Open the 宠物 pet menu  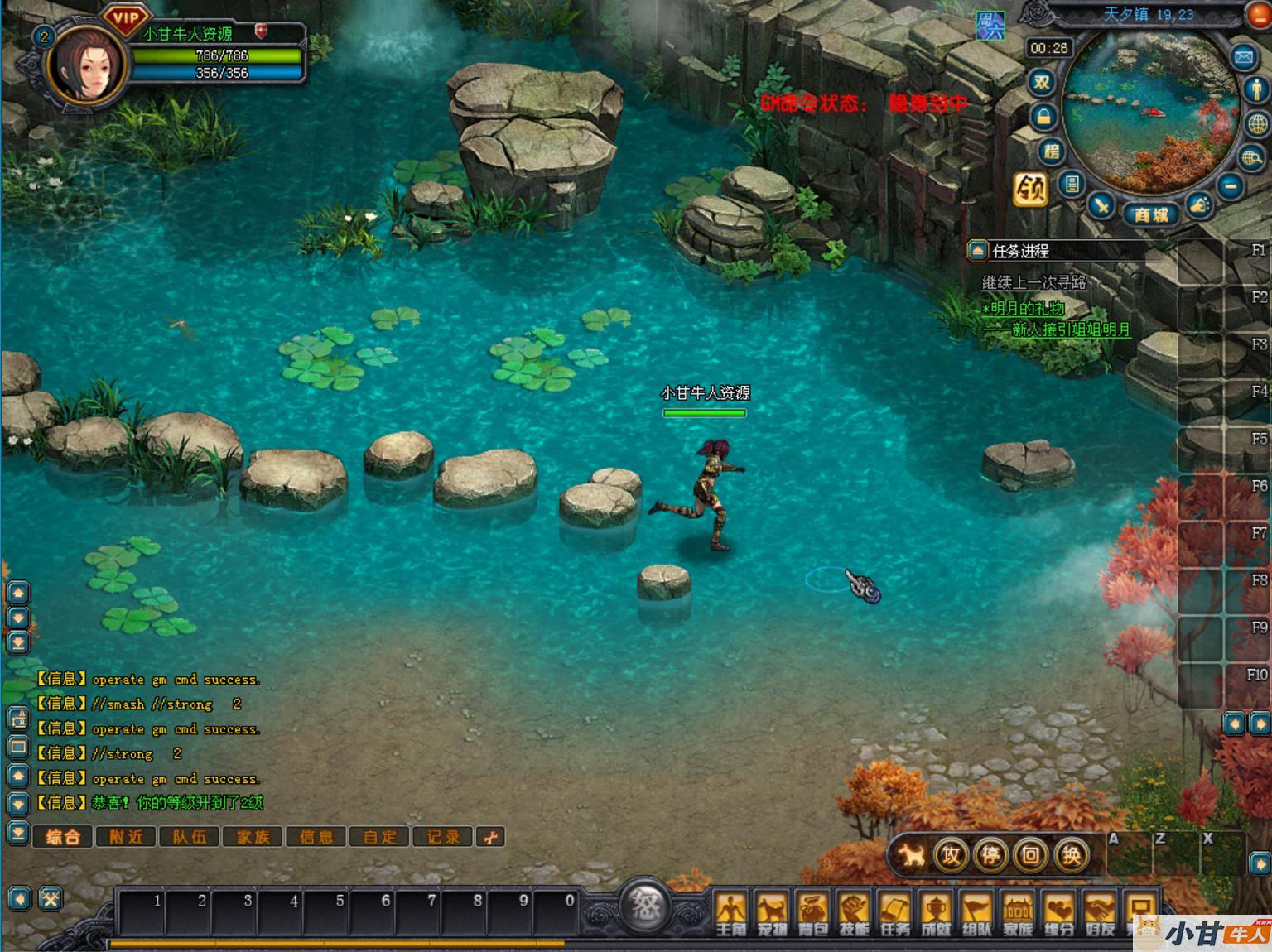pyautogui.click(x=772, y=913)
